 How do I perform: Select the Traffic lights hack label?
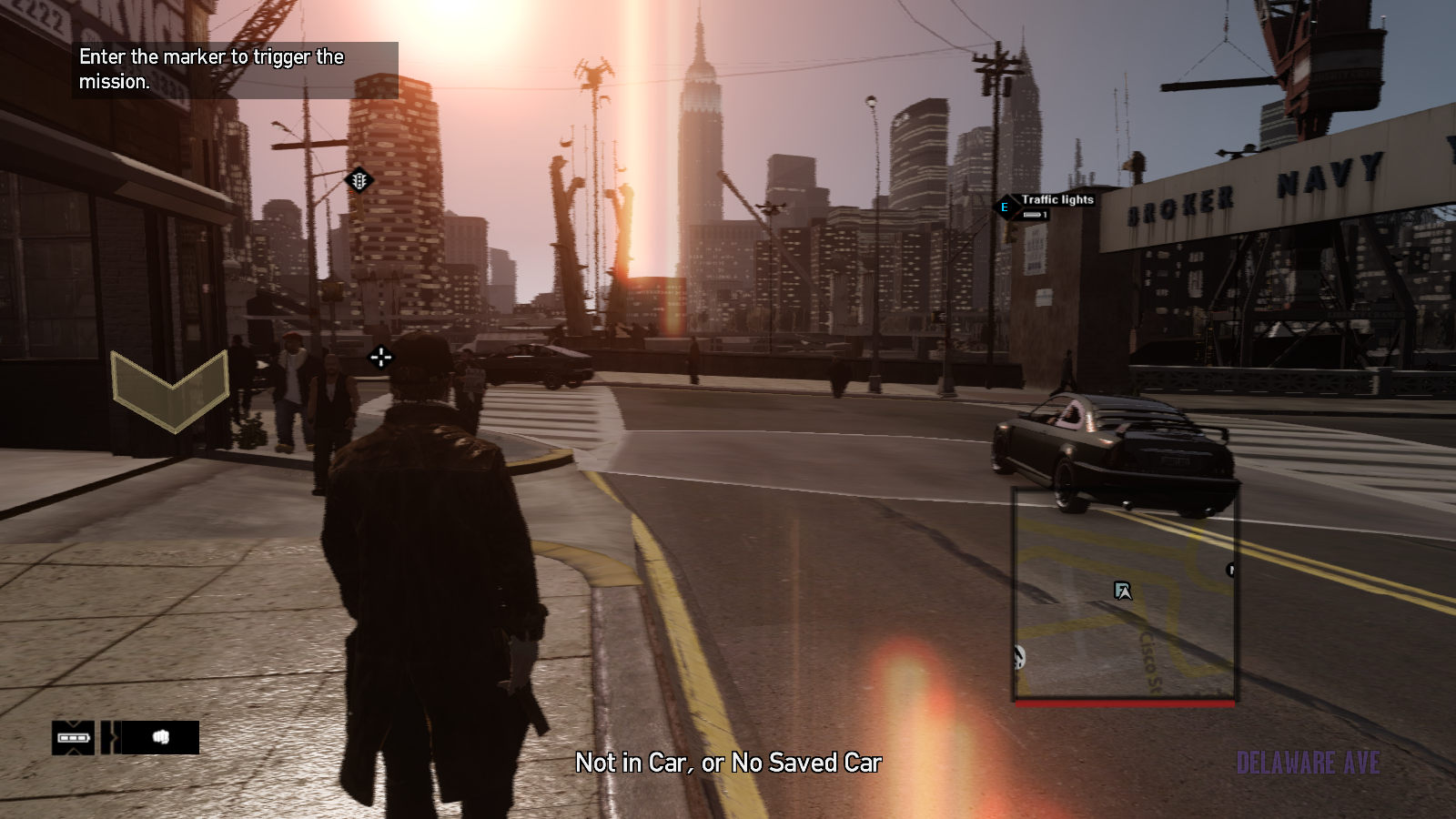pyautogui.click(x=1057, y=200)
